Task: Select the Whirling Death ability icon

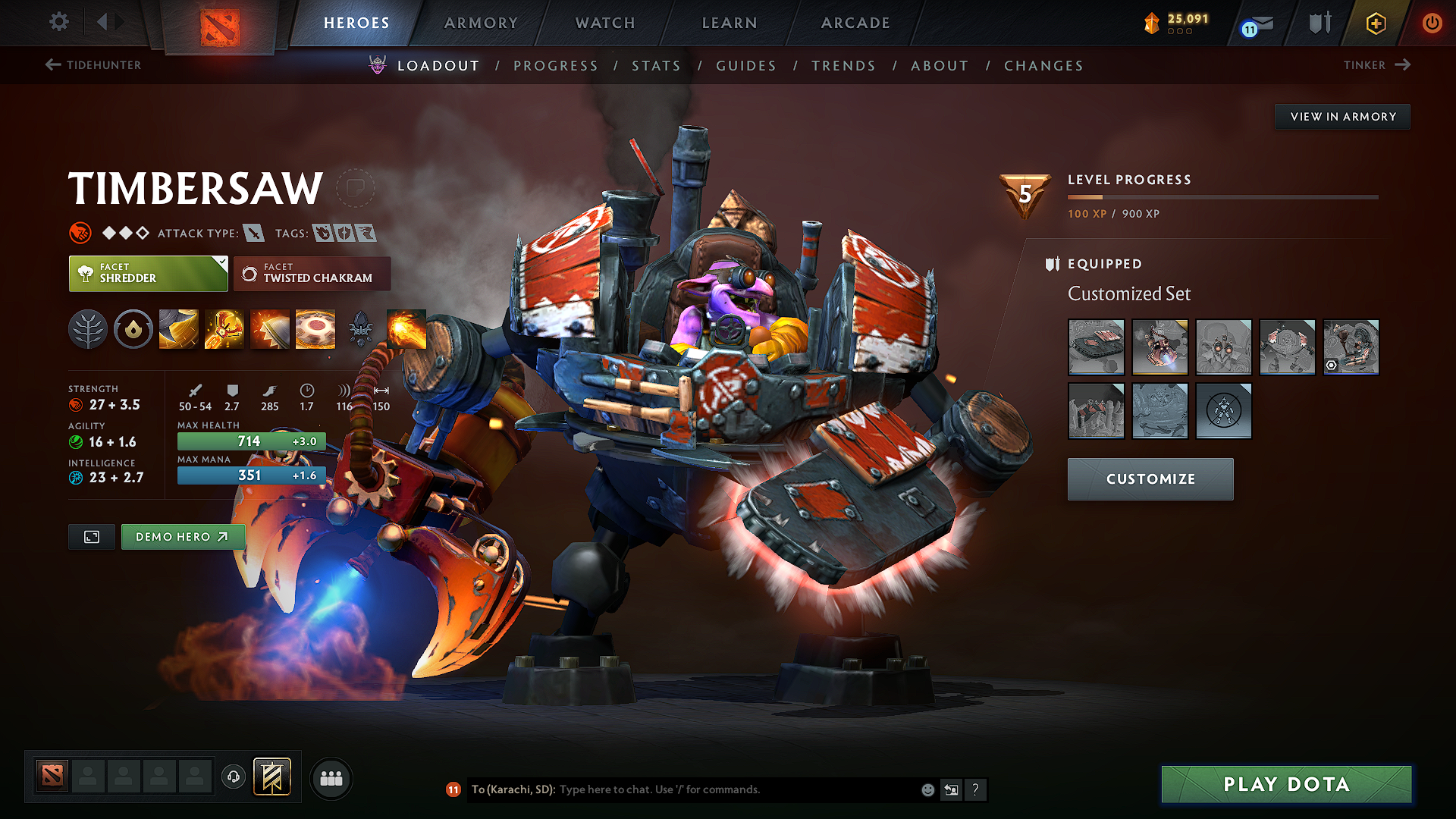Action: click(x=178, y=329)
